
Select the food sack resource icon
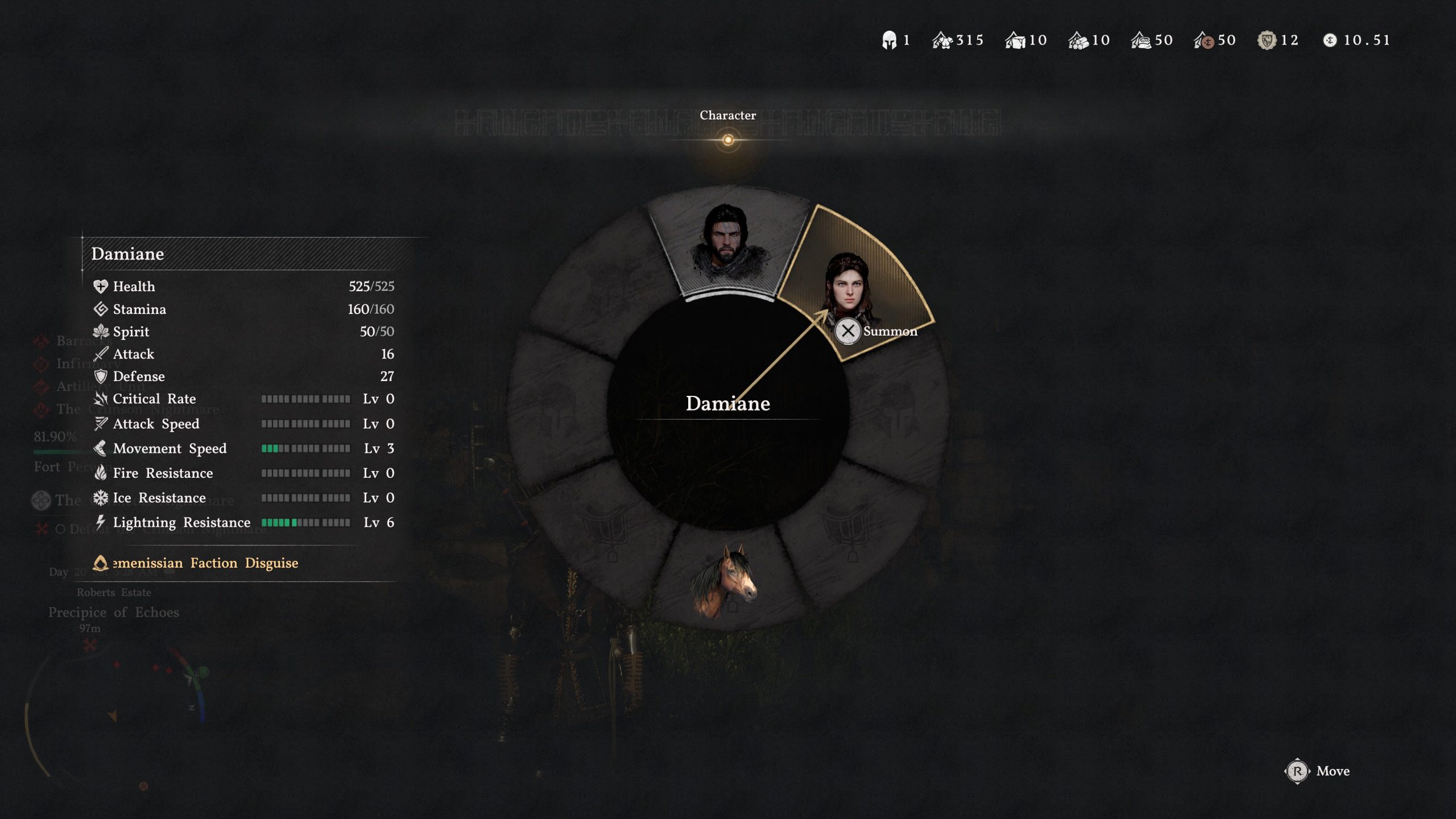point(1140,40)
